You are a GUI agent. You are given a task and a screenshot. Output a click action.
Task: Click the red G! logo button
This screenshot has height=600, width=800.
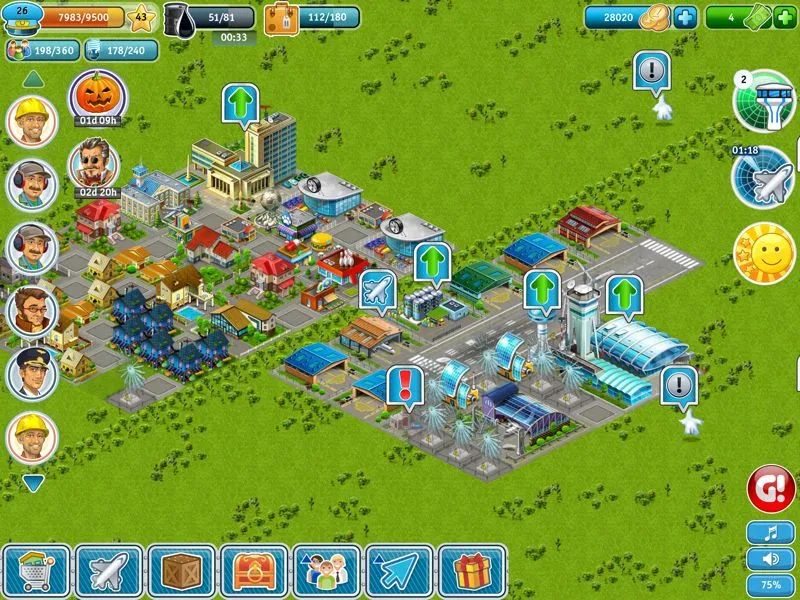pyautogui.click(x=771, y=490)
